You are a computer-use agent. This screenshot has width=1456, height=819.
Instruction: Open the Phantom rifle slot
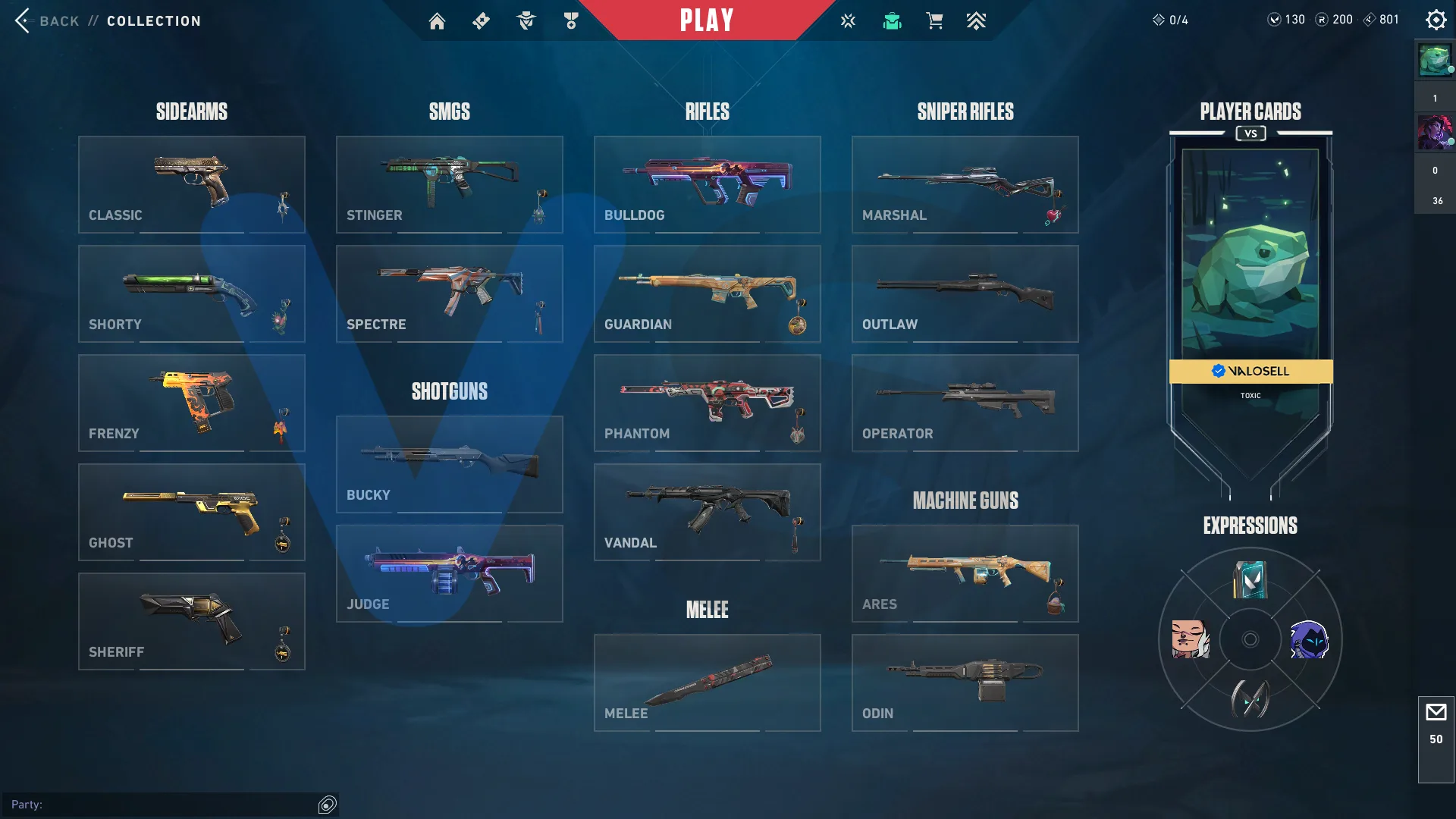coord(707,403)
